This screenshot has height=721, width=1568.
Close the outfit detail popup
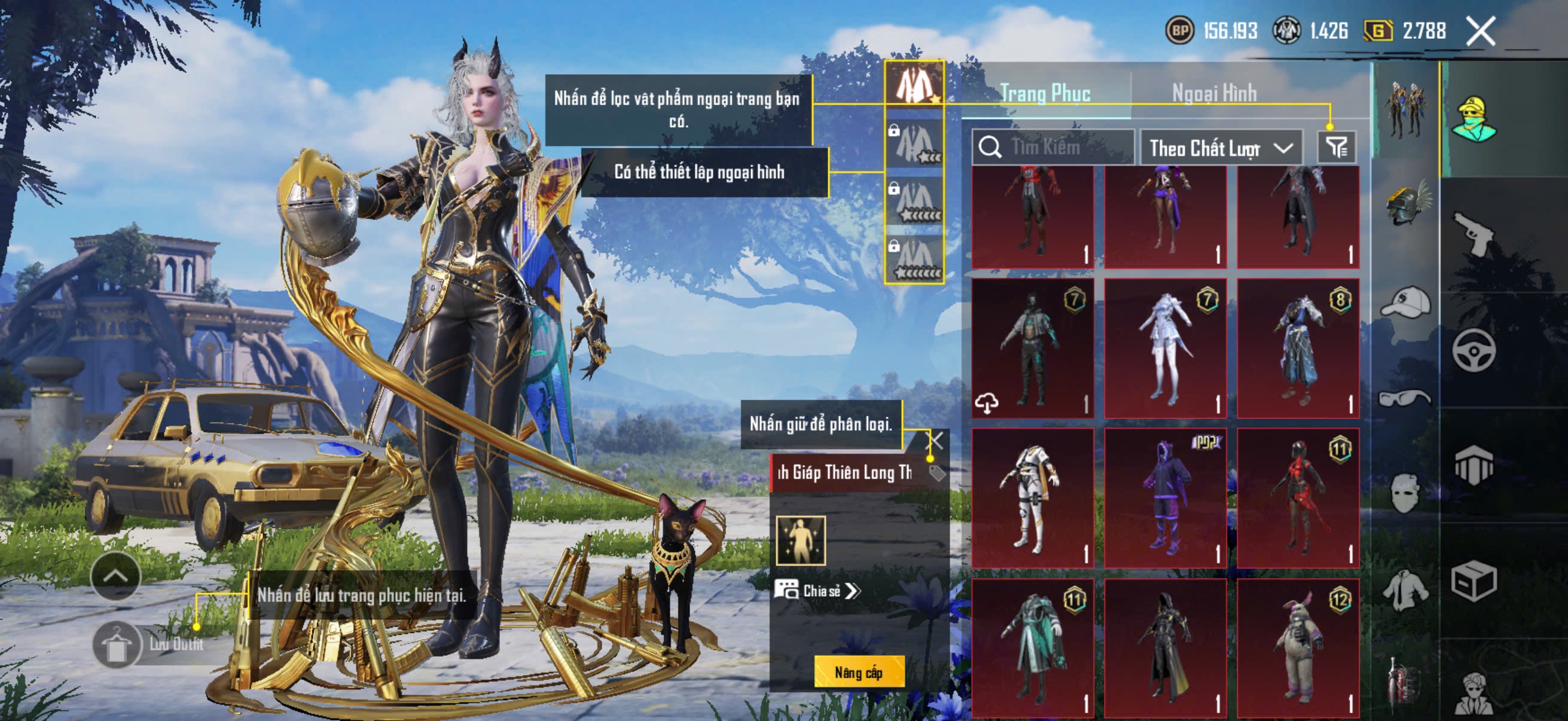click(x=935, y=441)
